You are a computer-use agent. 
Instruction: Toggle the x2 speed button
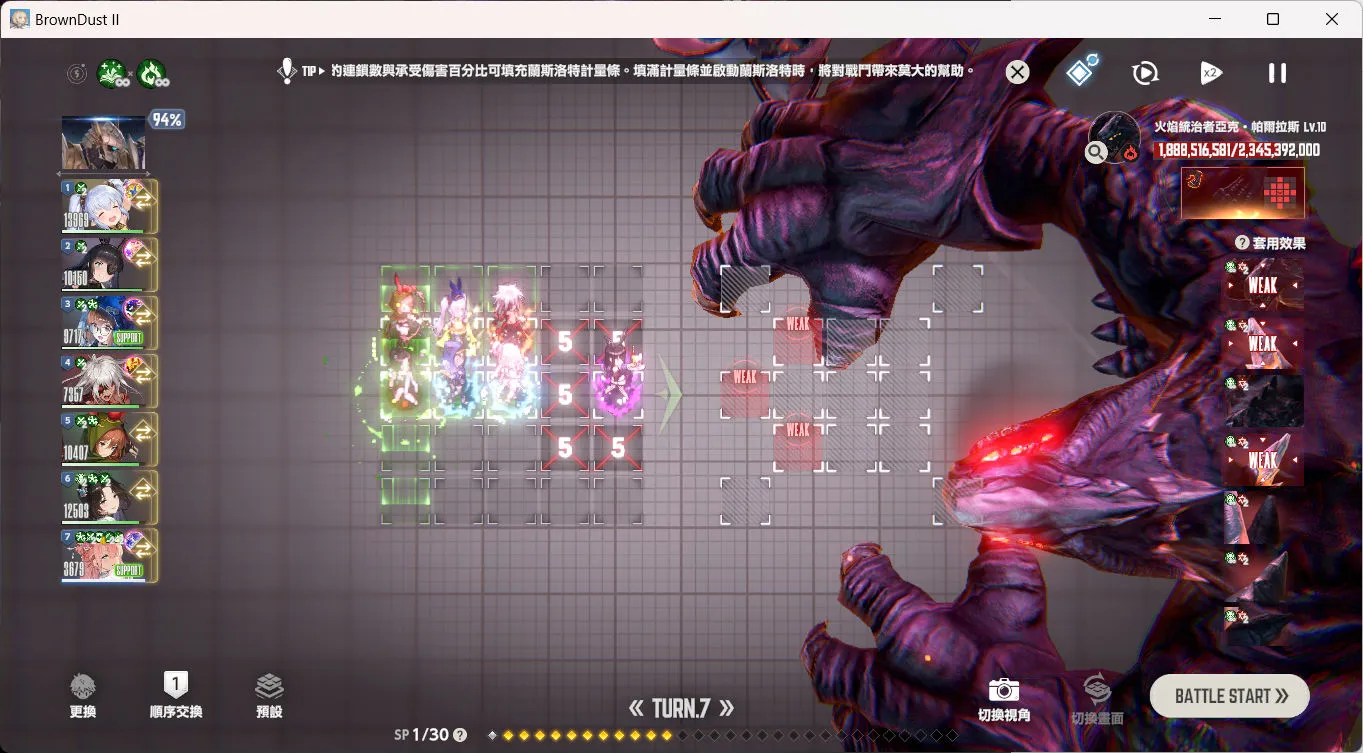(1211, 73)
